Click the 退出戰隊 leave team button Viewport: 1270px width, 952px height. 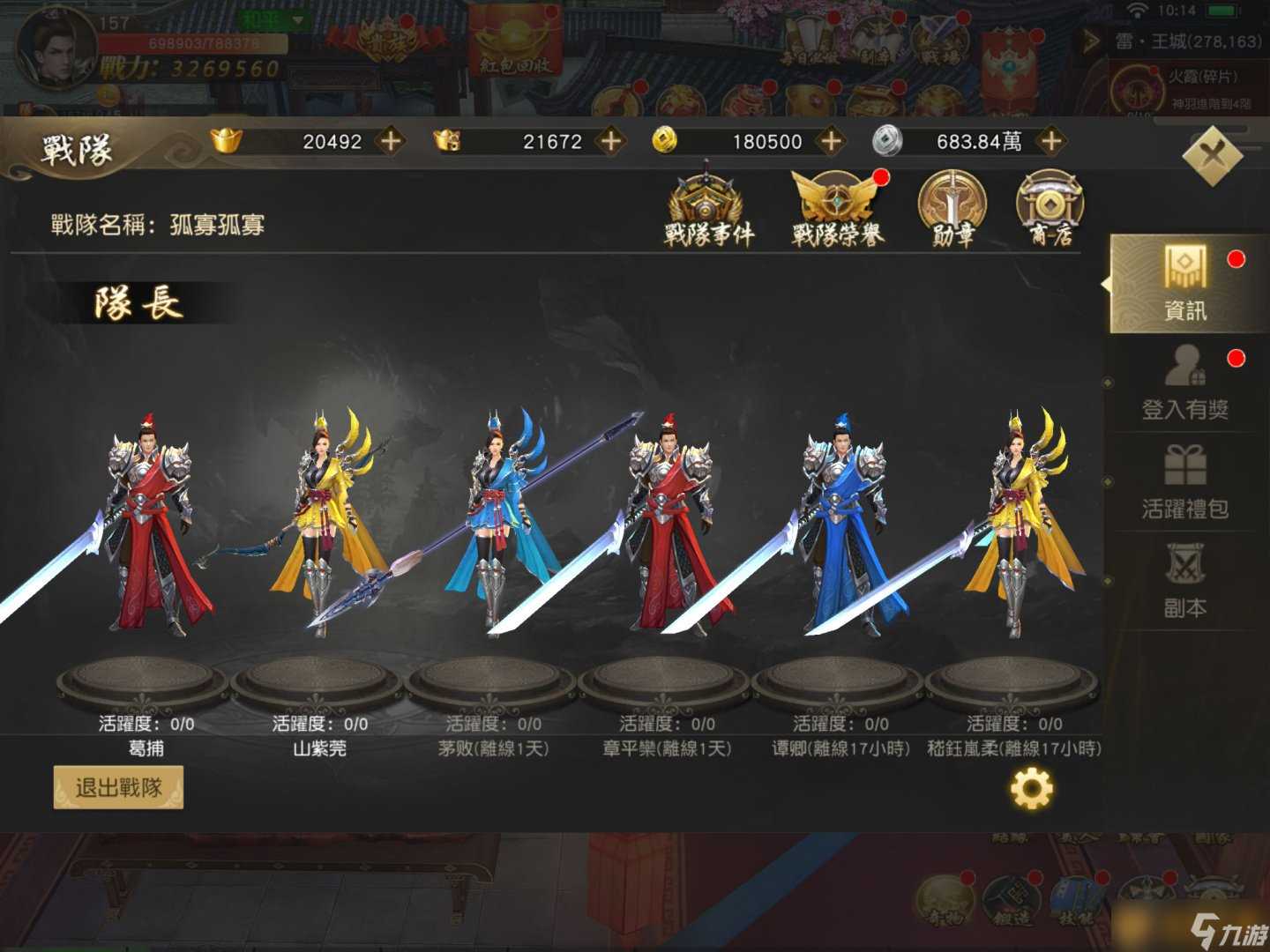coord(118,787)
